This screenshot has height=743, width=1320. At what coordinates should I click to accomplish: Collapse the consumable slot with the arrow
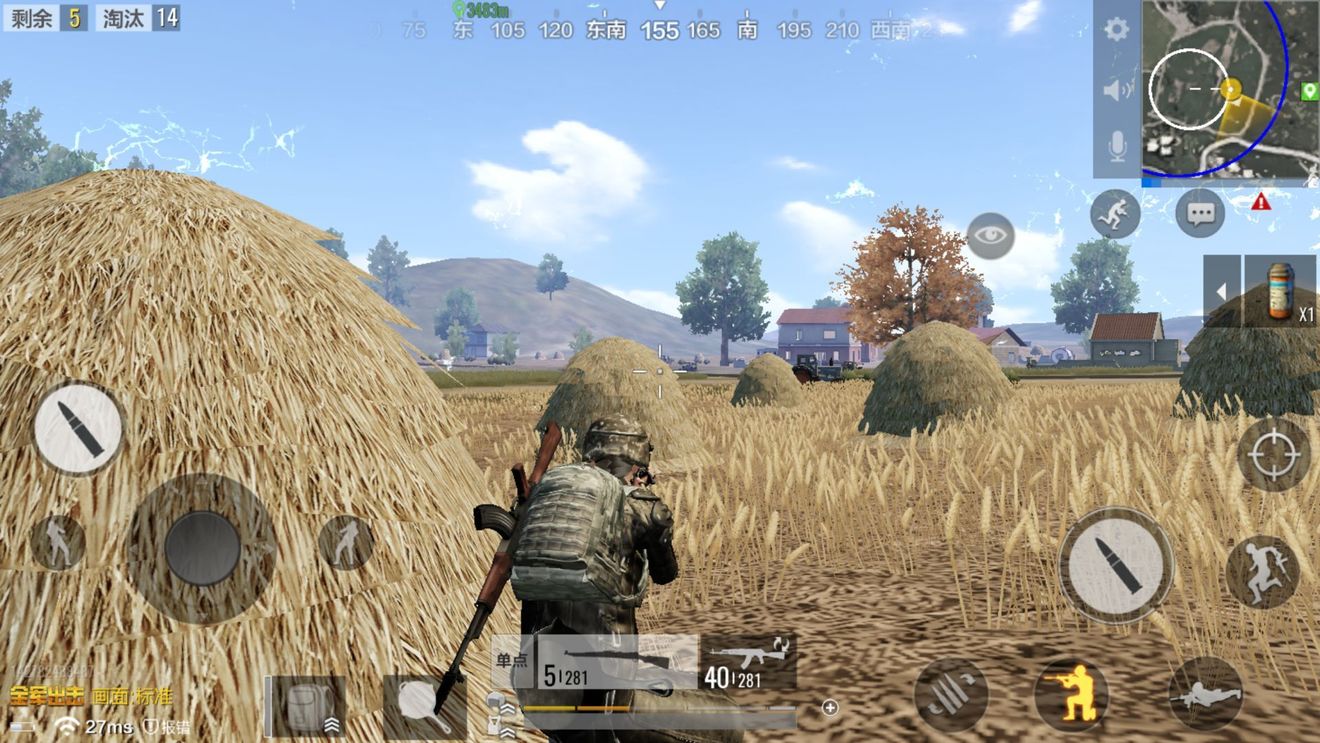coord(1221,290)
